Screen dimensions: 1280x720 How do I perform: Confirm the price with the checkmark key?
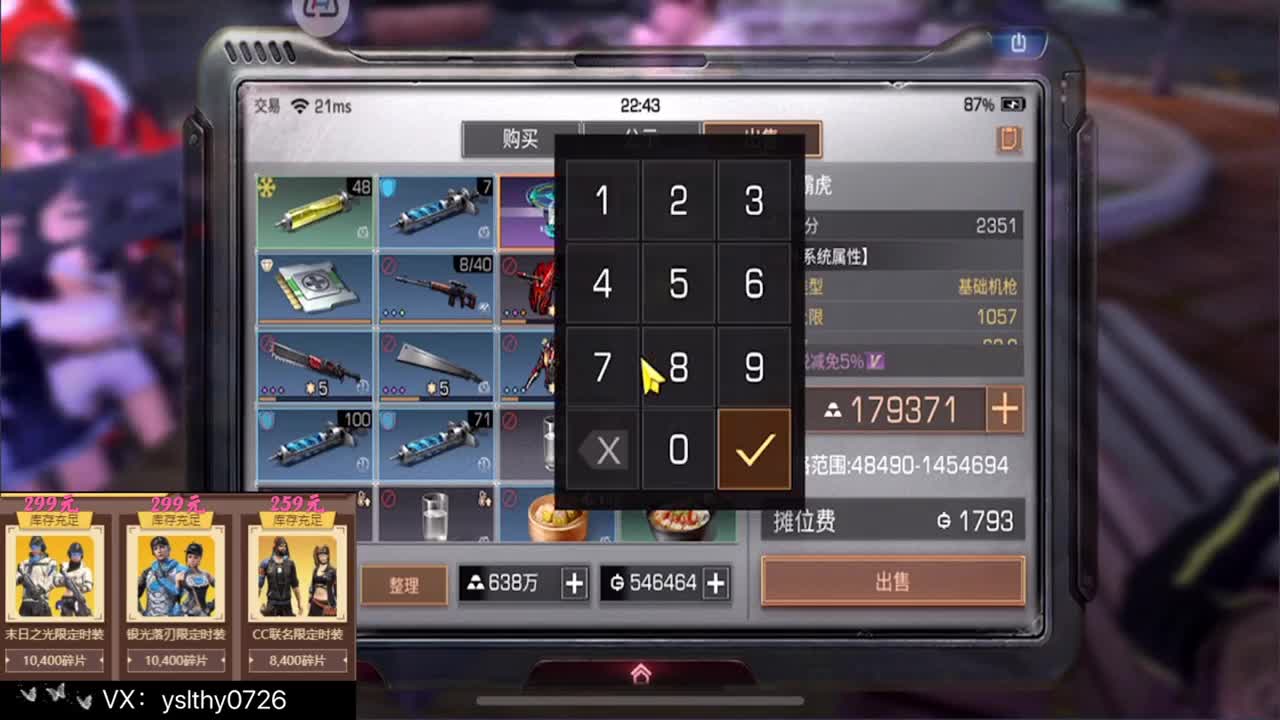point(755,449)
